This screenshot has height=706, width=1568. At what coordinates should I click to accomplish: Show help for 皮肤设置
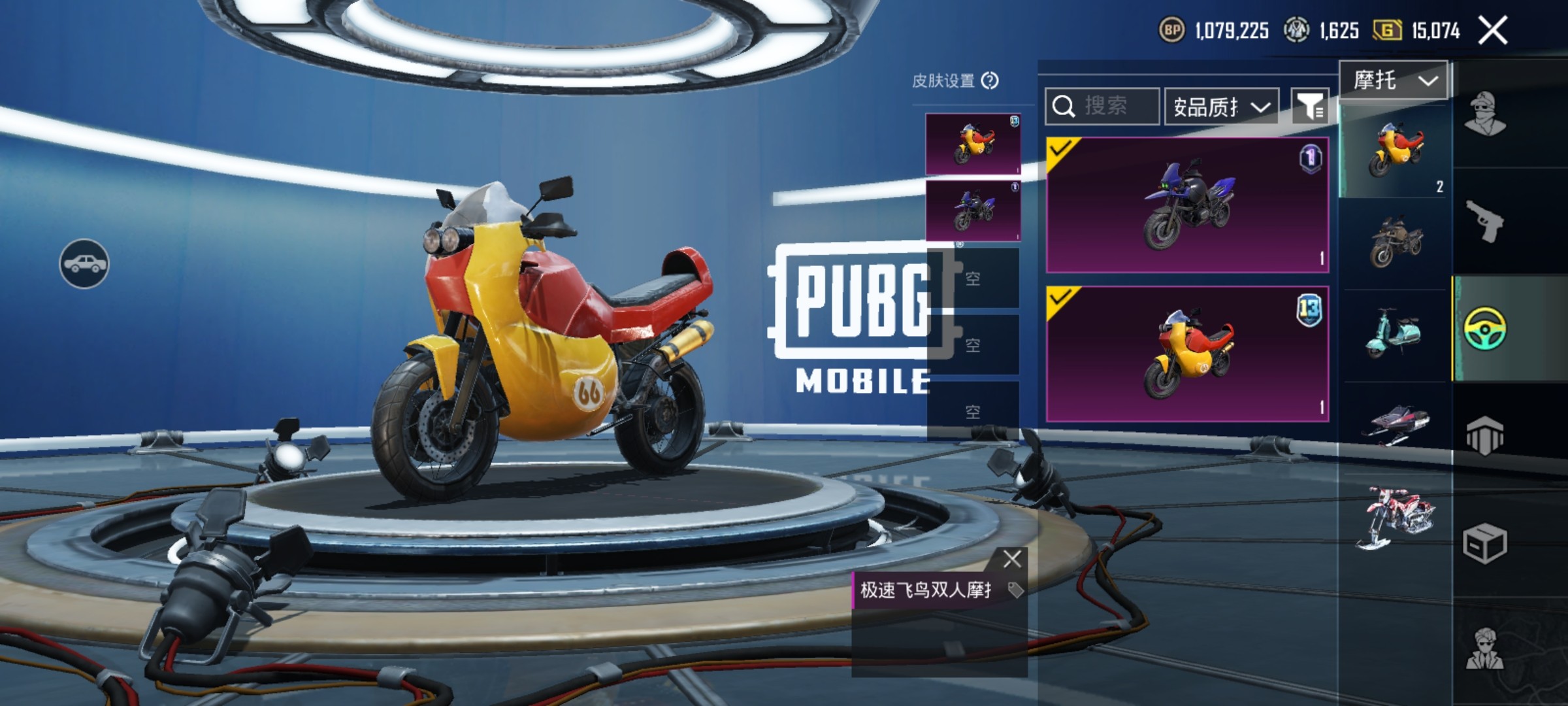point(990,81)
